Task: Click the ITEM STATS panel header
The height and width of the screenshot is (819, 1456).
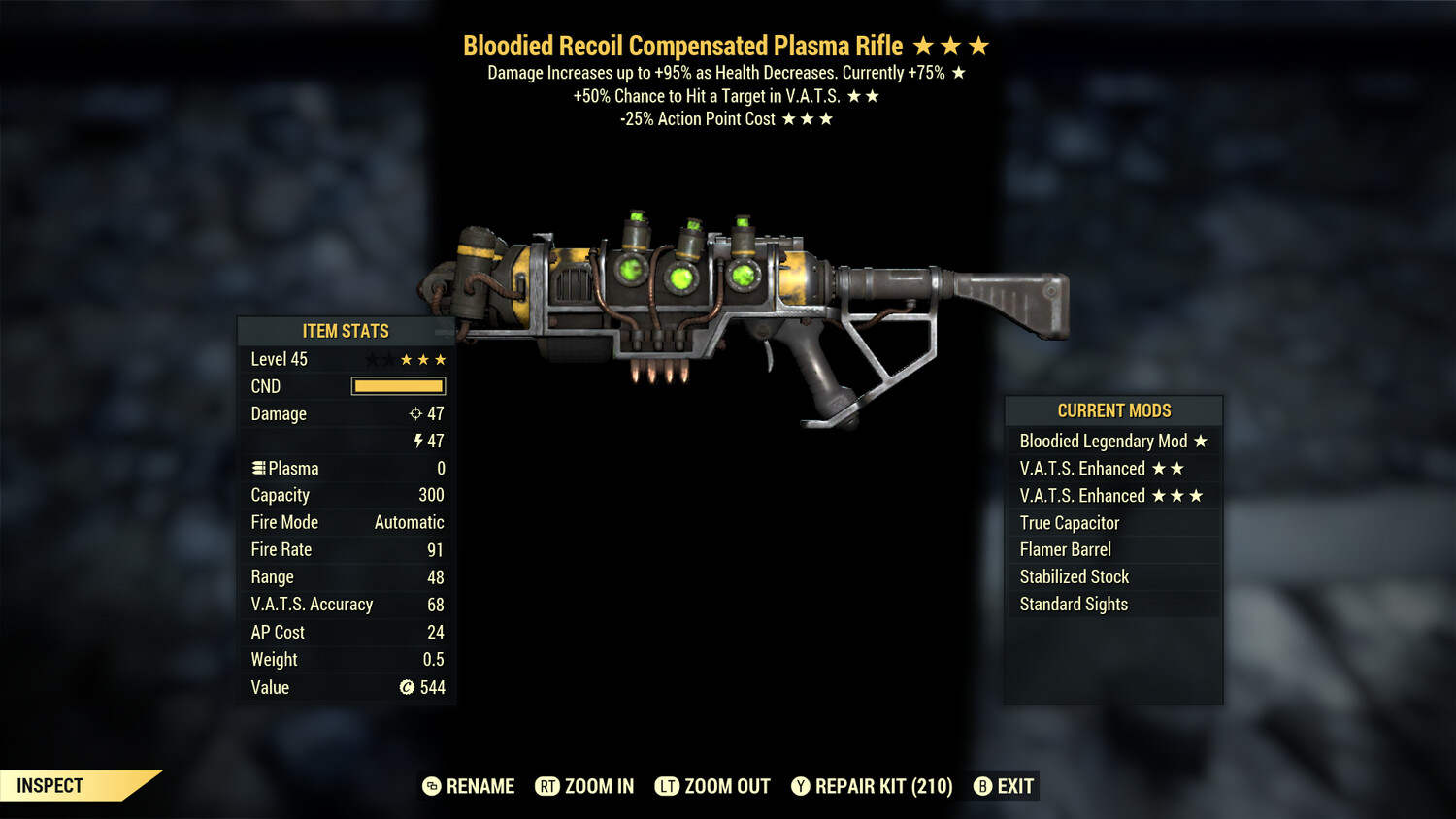Action: pos(346,331)
